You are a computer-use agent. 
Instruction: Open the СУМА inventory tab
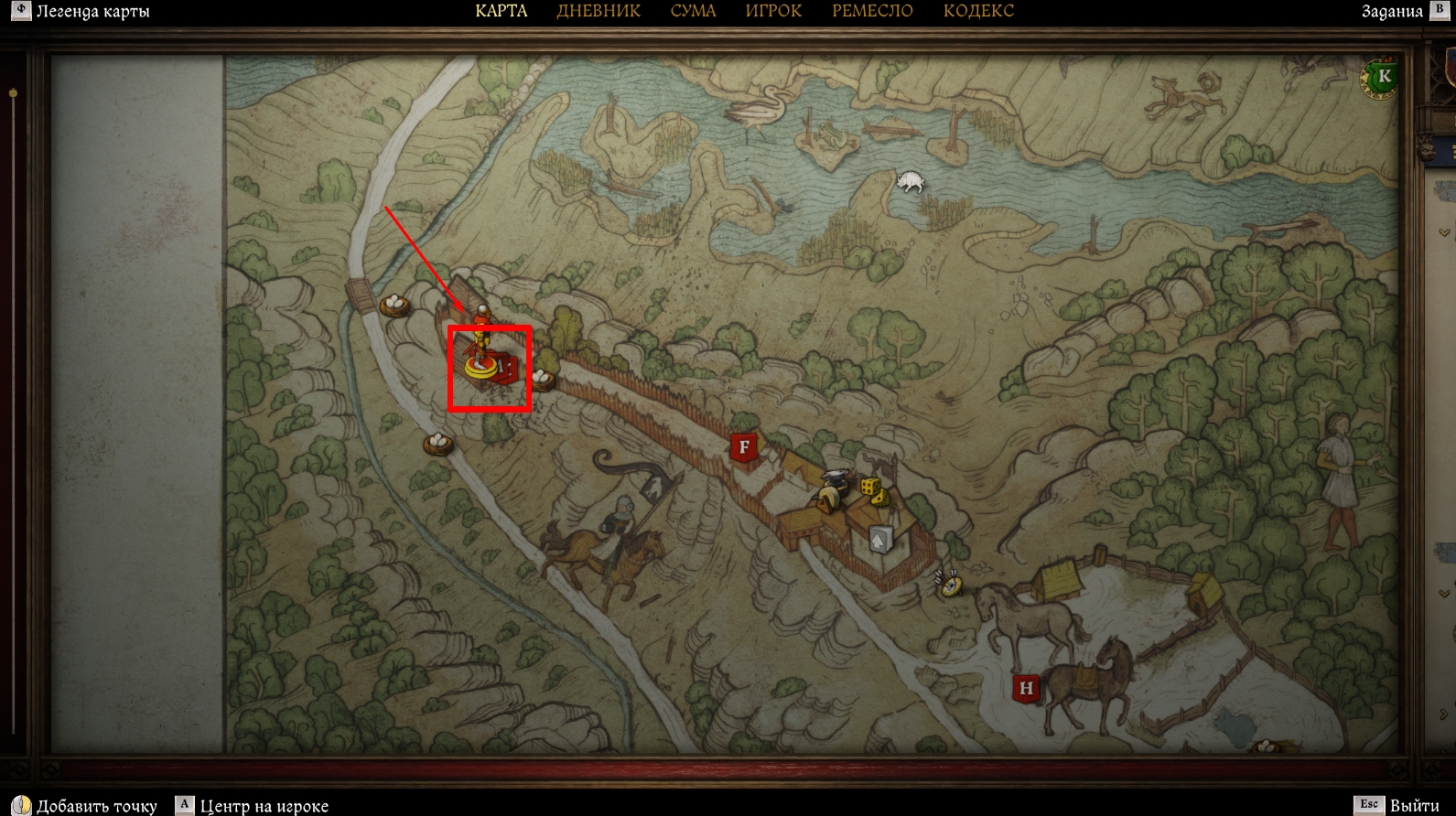click(693, 12)
